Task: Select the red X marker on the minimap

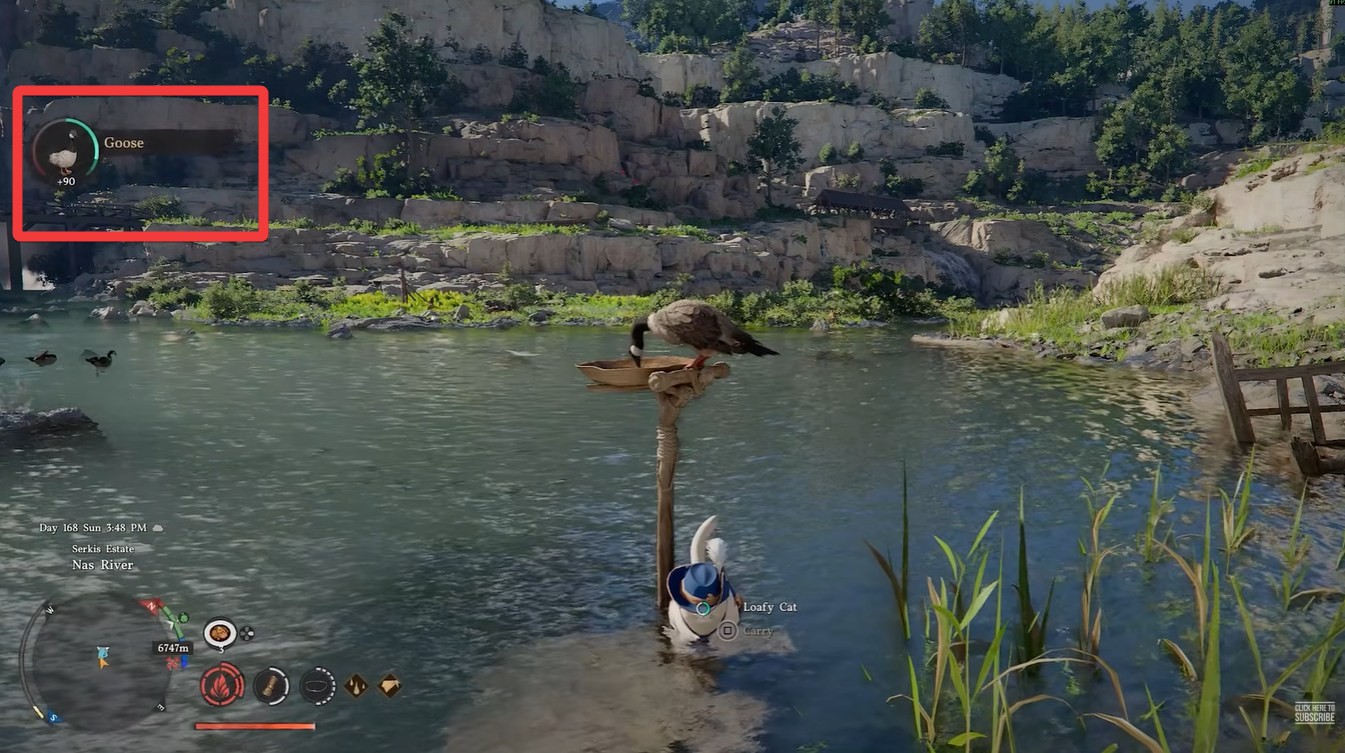Action: tap(173, 661)
